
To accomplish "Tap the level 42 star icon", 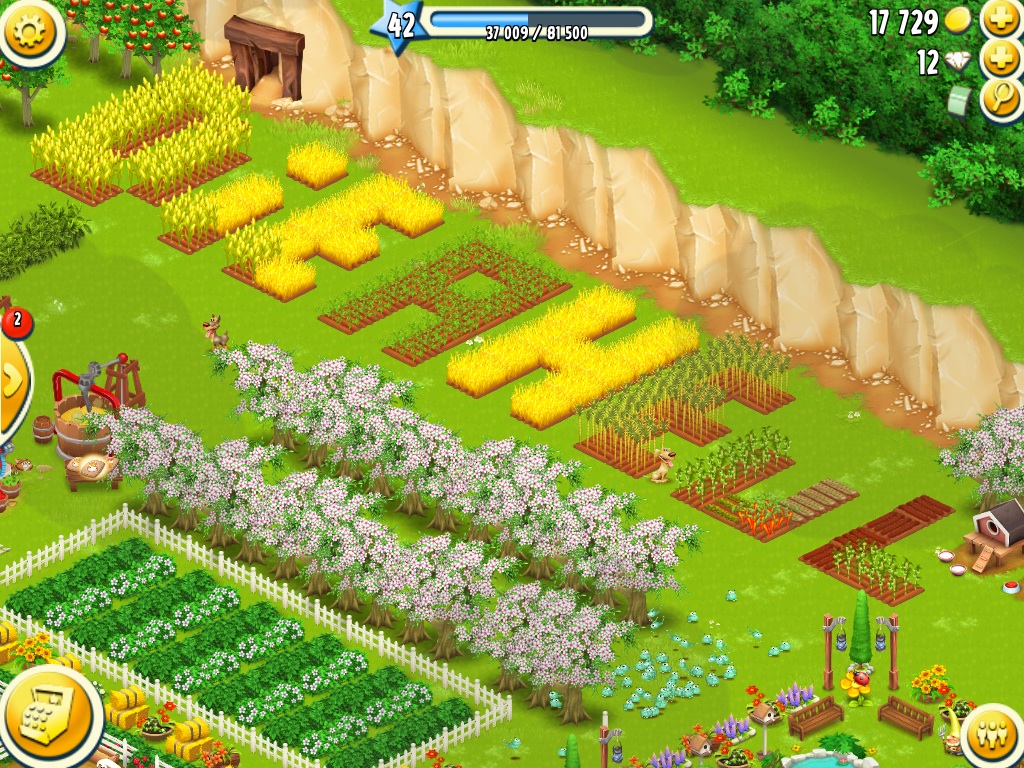I will click(400, 25).
